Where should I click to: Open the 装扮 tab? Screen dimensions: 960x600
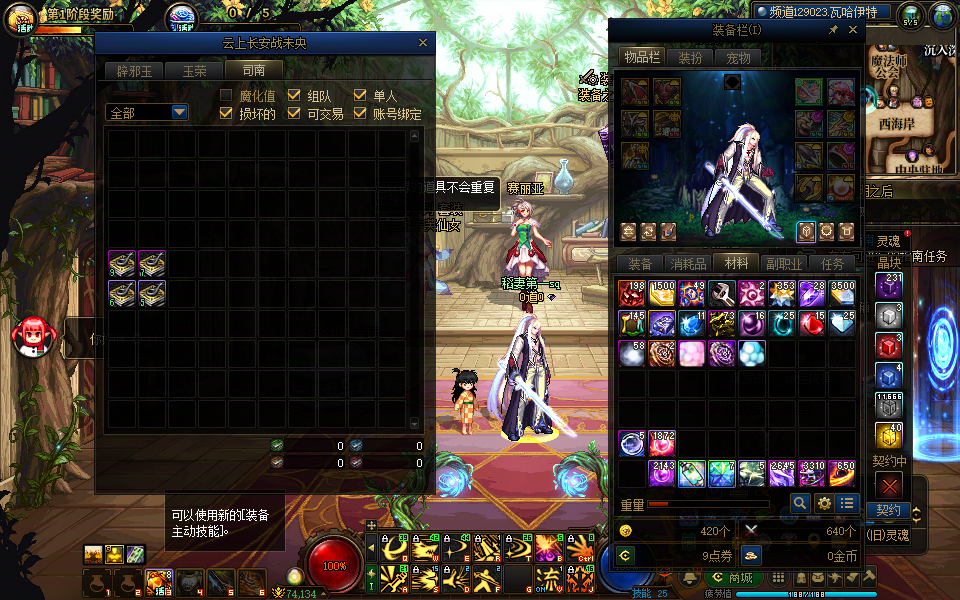[689, 58]
